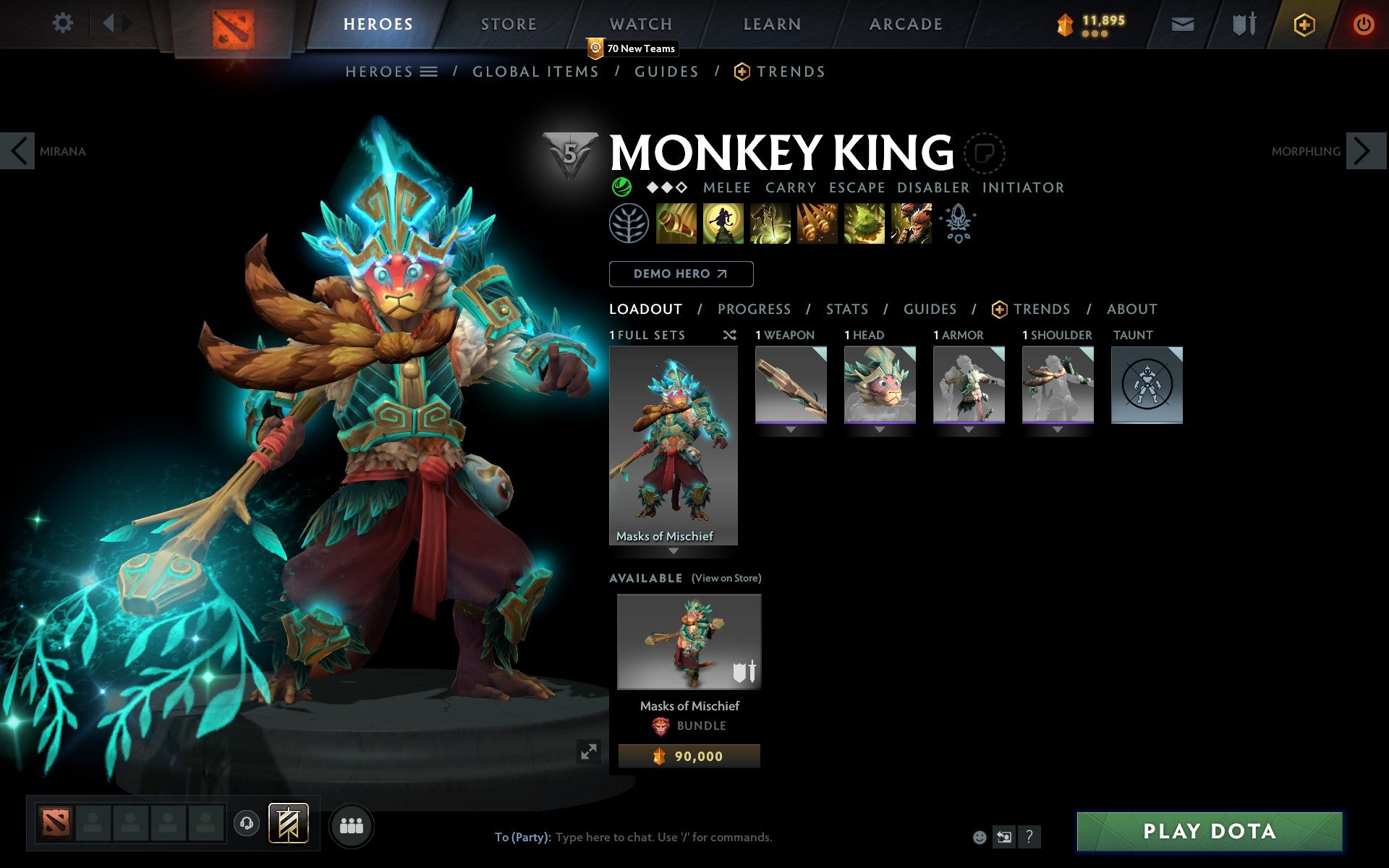The width and height of the screenshot is (1389, 868).
Task: Click the green checkmark beside hero difficulty
Action: (621, 187)
